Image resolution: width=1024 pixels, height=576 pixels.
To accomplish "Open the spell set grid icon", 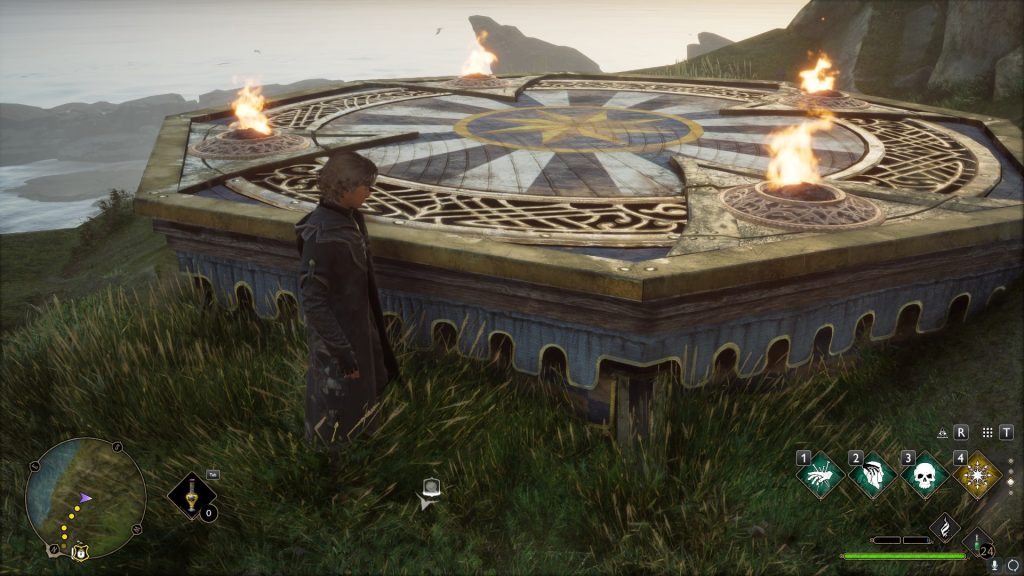I will (987, 433).
